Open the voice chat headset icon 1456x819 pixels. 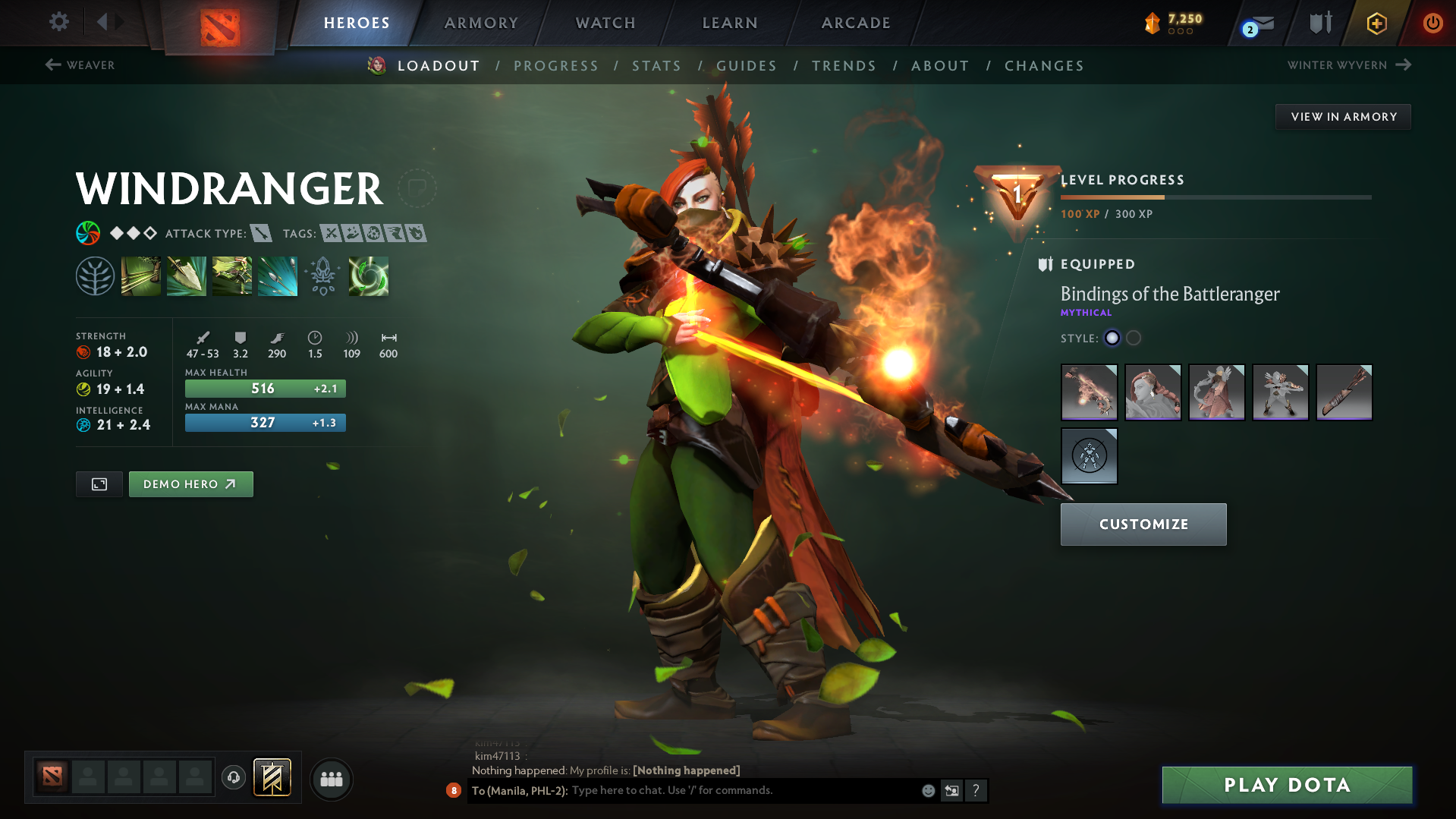coord(233,779)
